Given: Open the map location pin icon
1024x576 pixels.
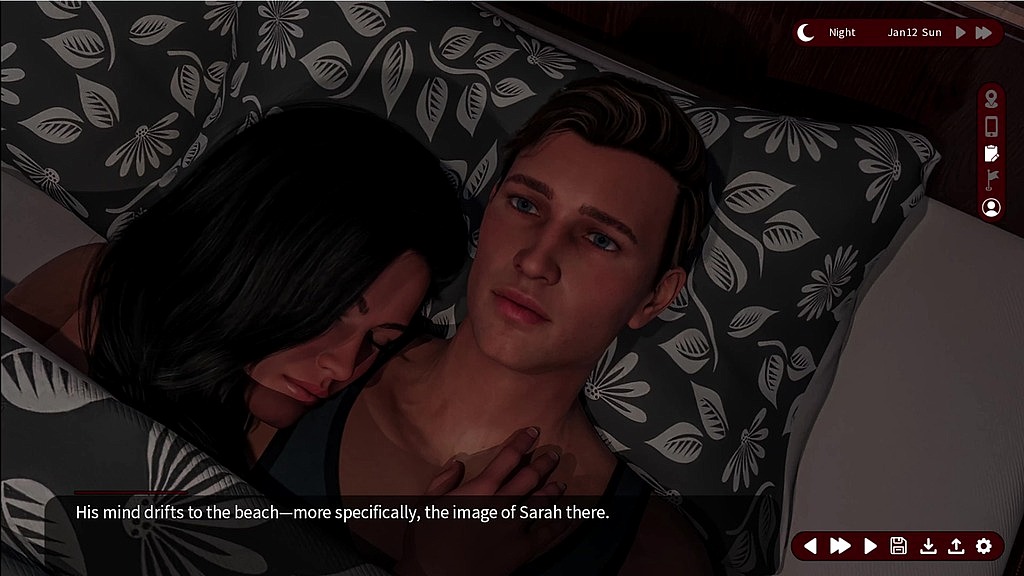Looking at the screenshot, I should click(x=991, y=98).
